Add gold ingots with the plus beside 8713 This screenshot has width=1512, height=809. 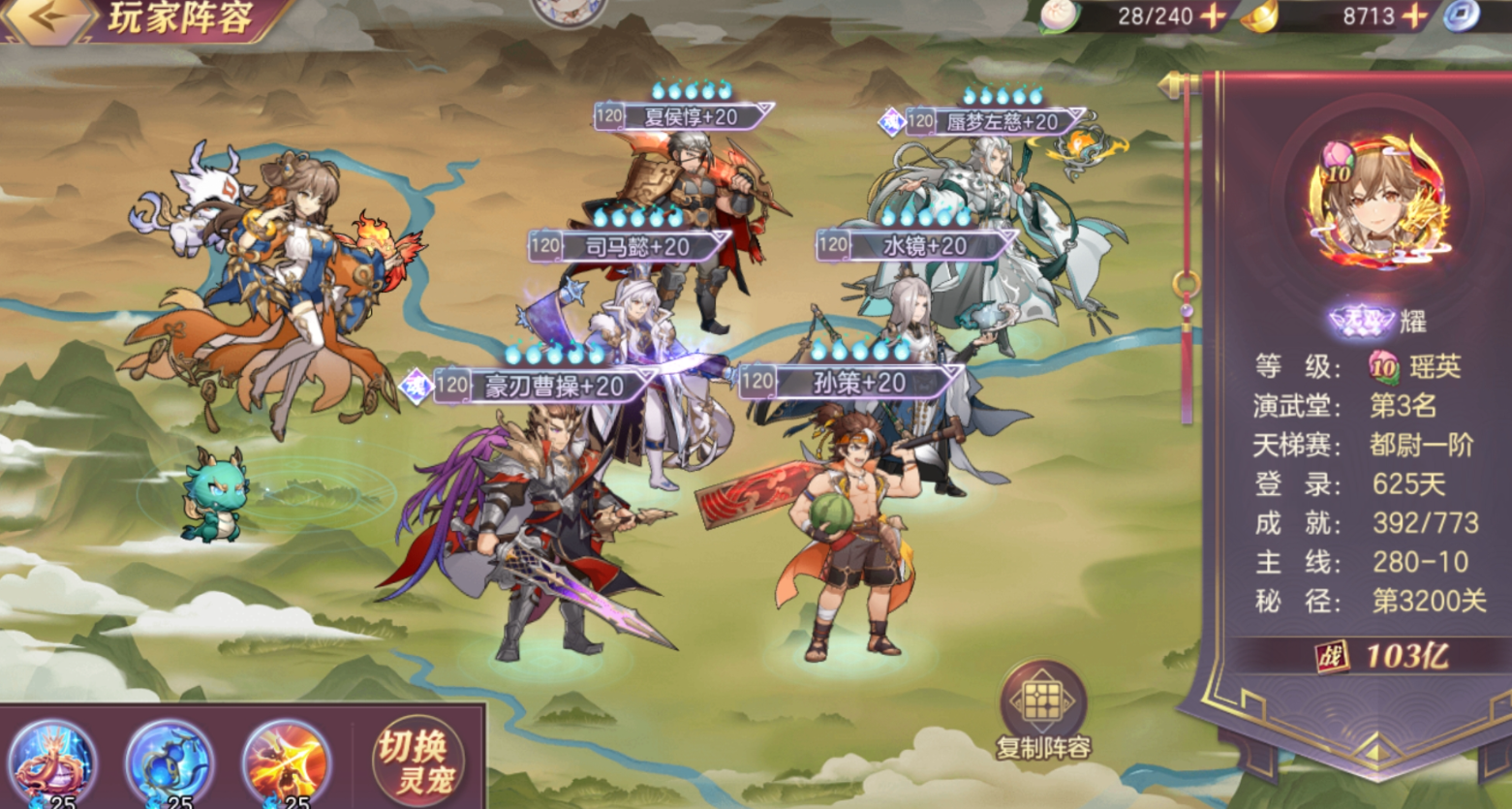point(1414,16)
